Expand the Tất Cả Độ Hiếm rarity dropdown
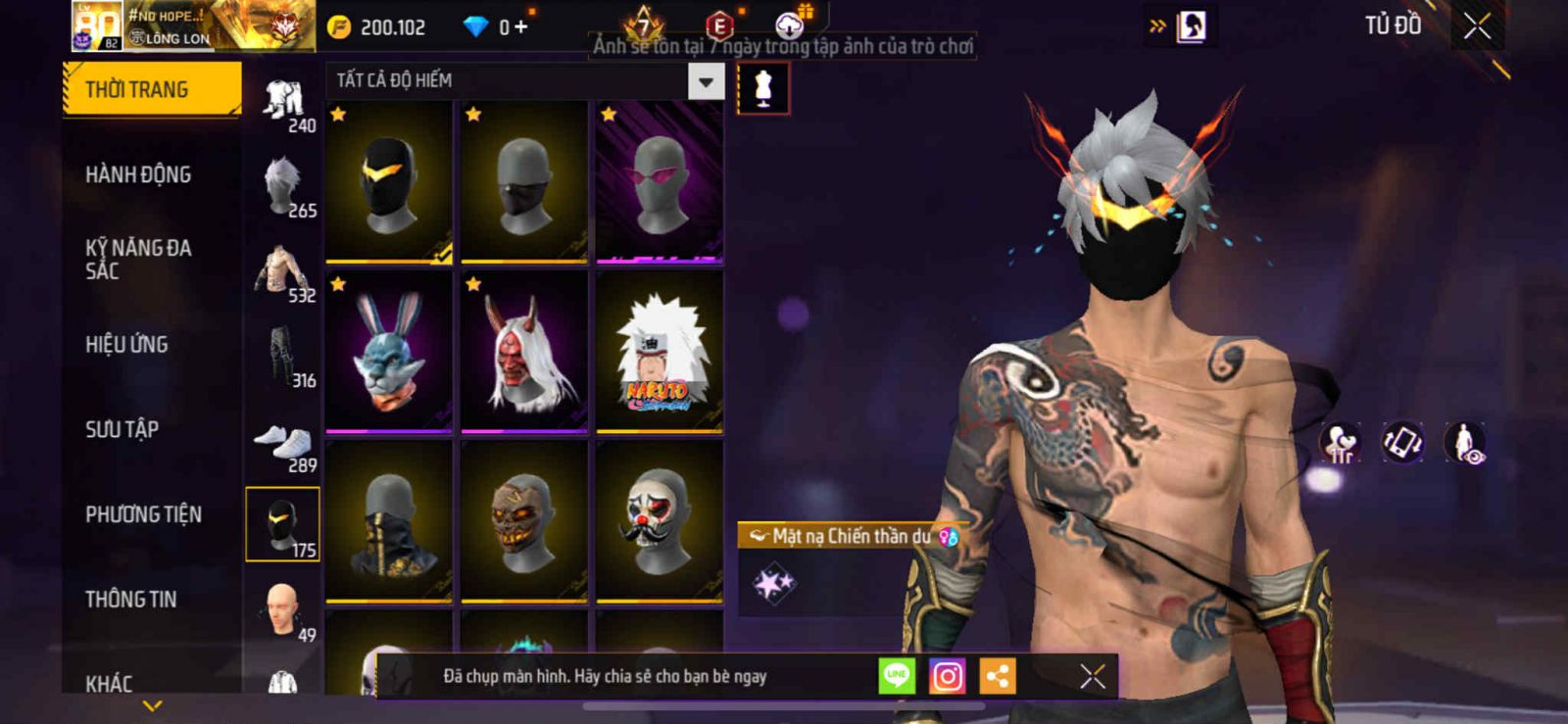 pos(706,81)
